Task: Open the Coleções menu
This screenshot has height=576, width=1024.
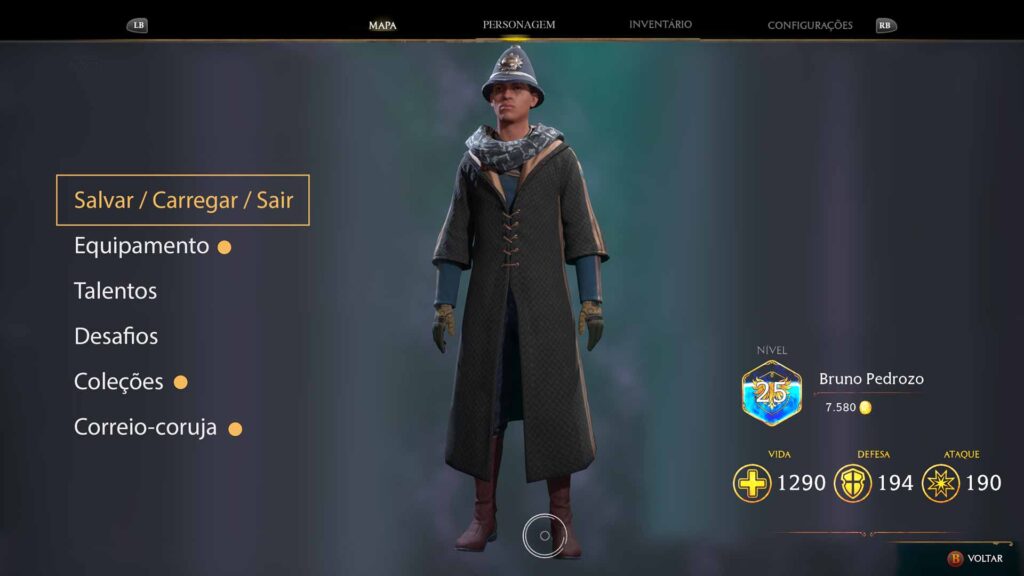Action: point(118,382)
